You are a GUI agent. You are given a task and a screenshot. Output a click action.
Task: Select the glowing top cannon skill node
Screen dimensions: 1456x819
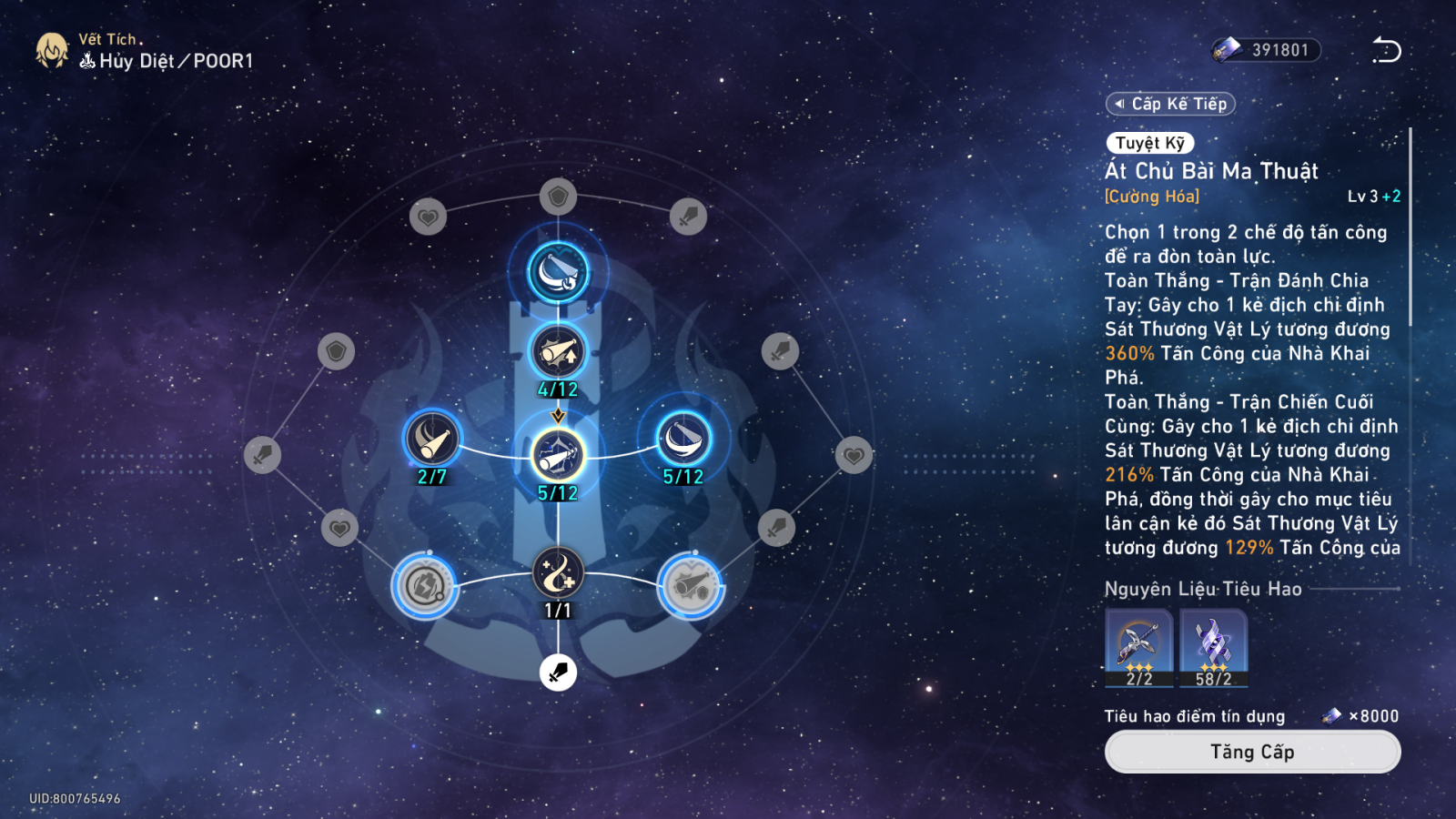point(558,272)
